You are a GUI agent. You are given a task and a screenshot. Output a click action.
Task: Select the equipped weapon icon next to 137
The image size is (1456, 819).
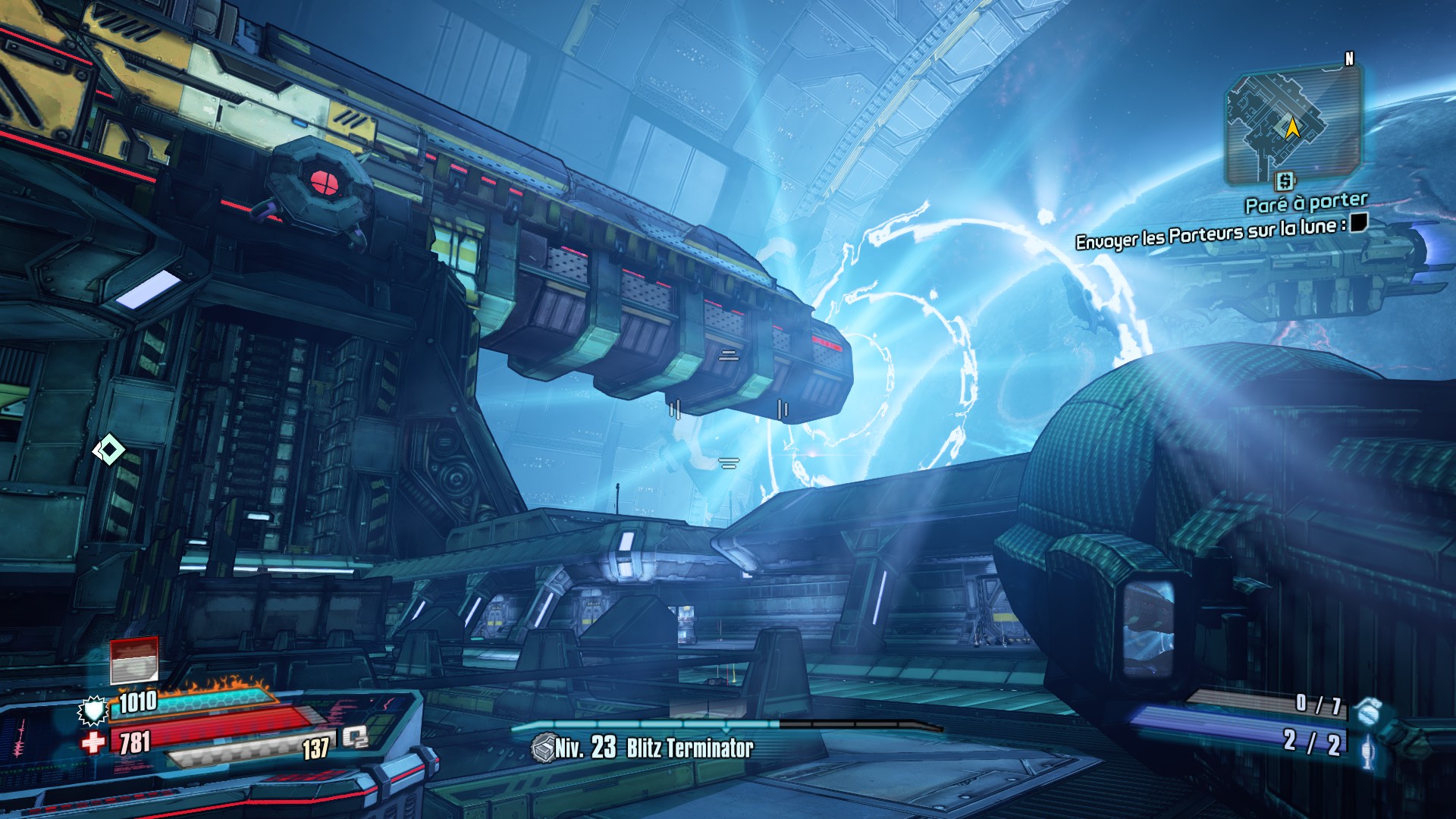355,737
